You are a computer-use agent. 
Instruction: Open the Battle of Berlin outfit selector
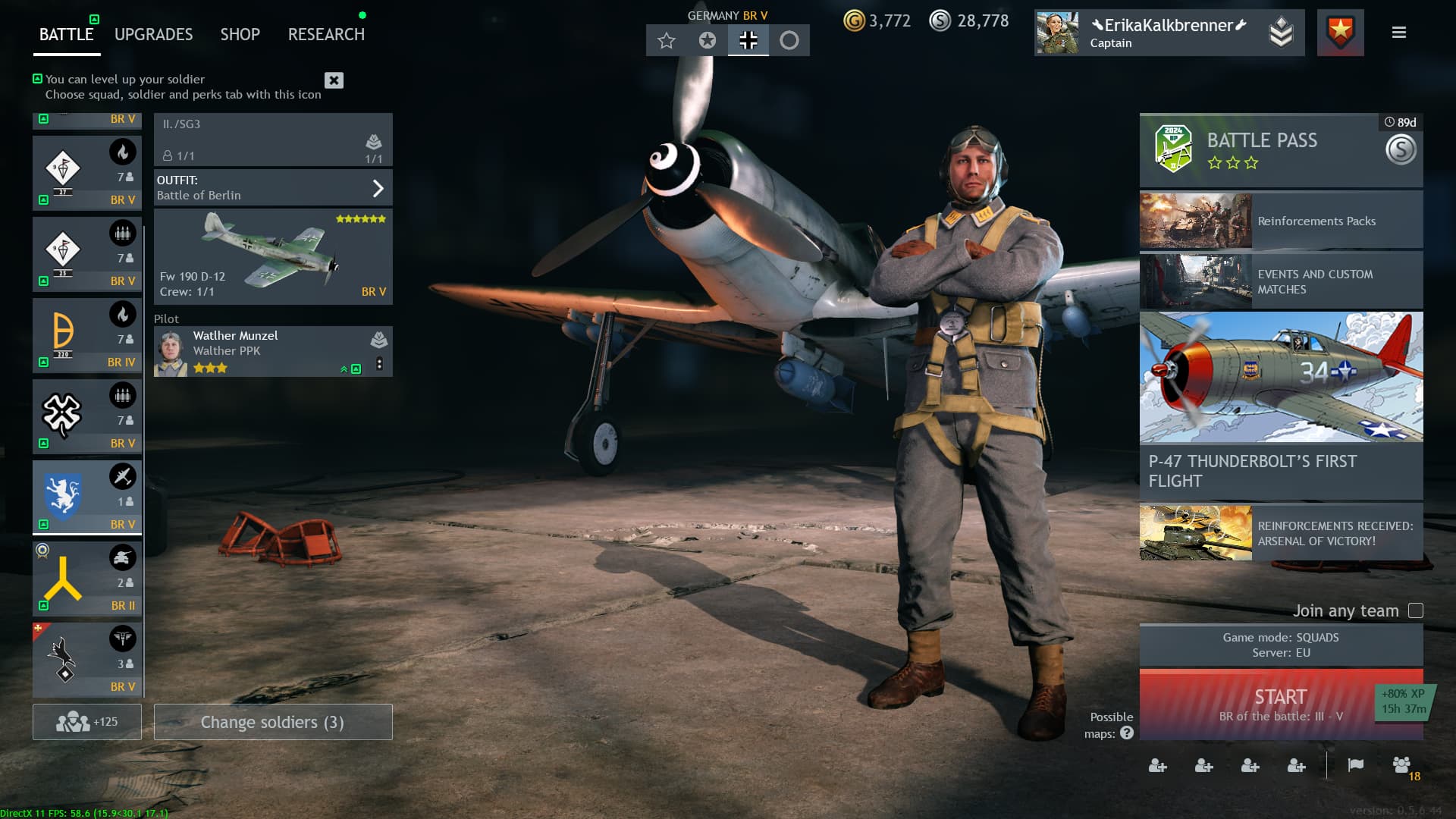[273, 188]
